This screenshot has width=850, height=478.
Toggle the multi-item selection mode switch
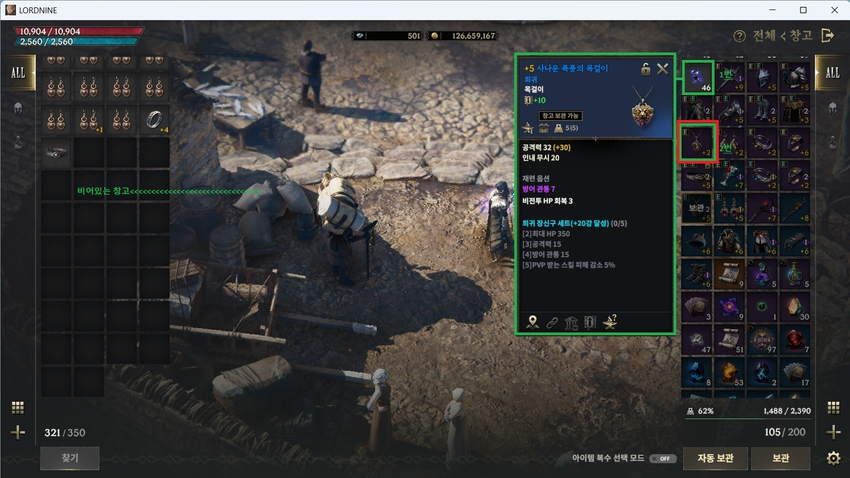click(661, 459)
